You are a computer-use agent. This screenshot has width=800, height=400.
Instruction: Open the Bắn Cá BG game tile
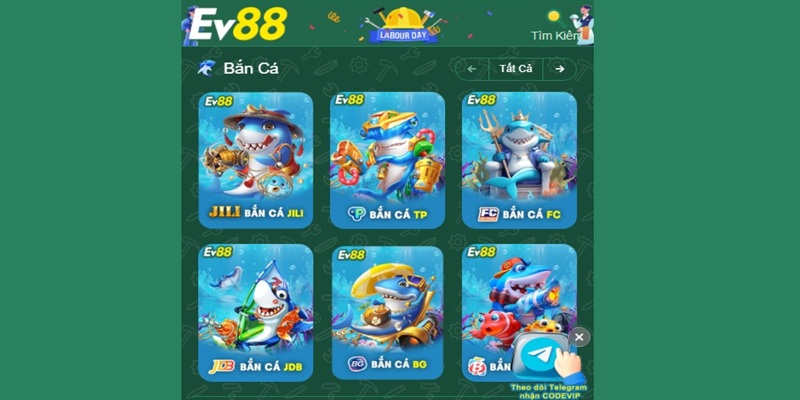coord(387,312)
